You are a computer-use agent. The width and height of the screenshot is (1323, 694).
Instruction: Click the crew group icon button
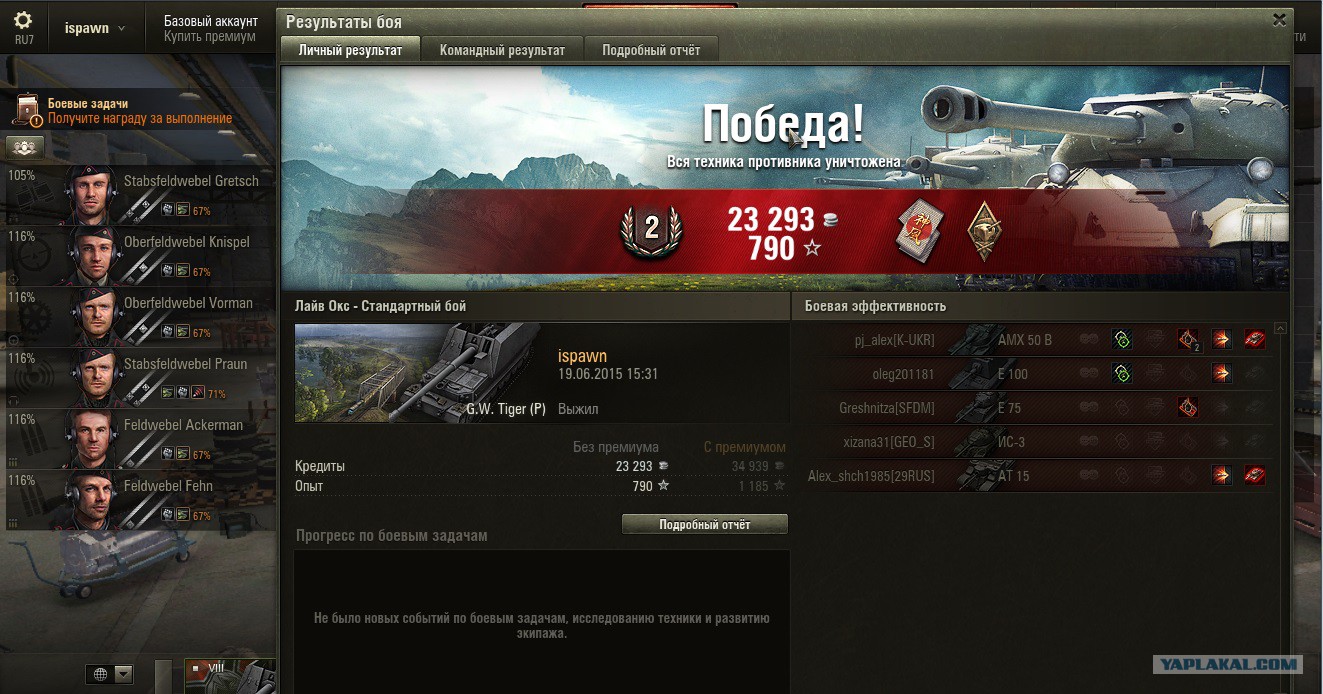25,147
